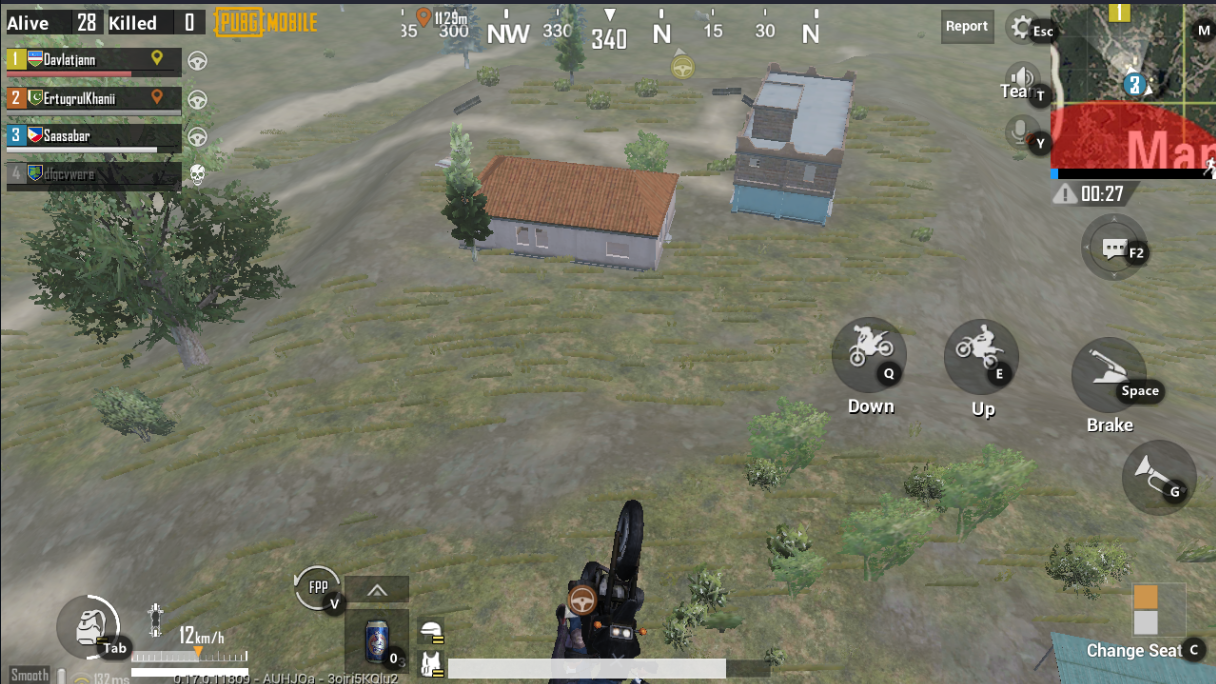
Task: Select teammate ErtugrulKhanii in squad list
Action: pos(93,98)
